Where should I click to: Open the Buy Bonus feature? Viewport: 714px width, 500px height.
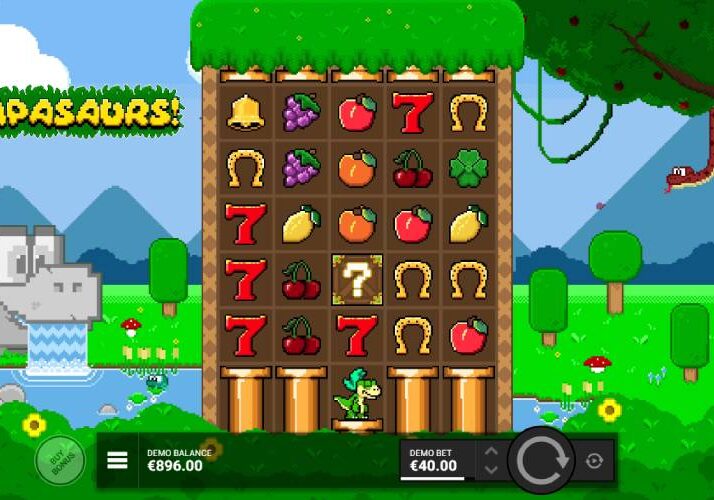pyautogui.click(x=54, y=460)
